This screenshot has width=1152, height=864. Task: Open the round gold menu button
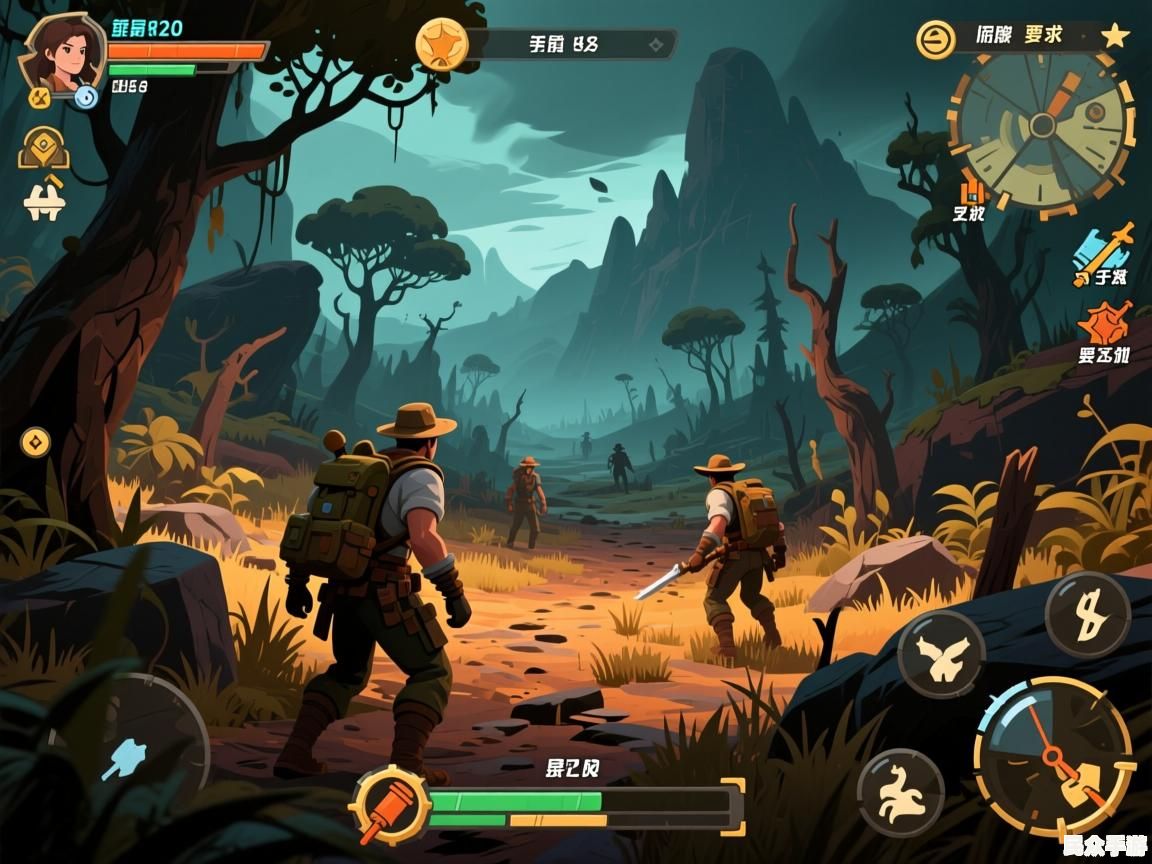(x=936, y=39)
